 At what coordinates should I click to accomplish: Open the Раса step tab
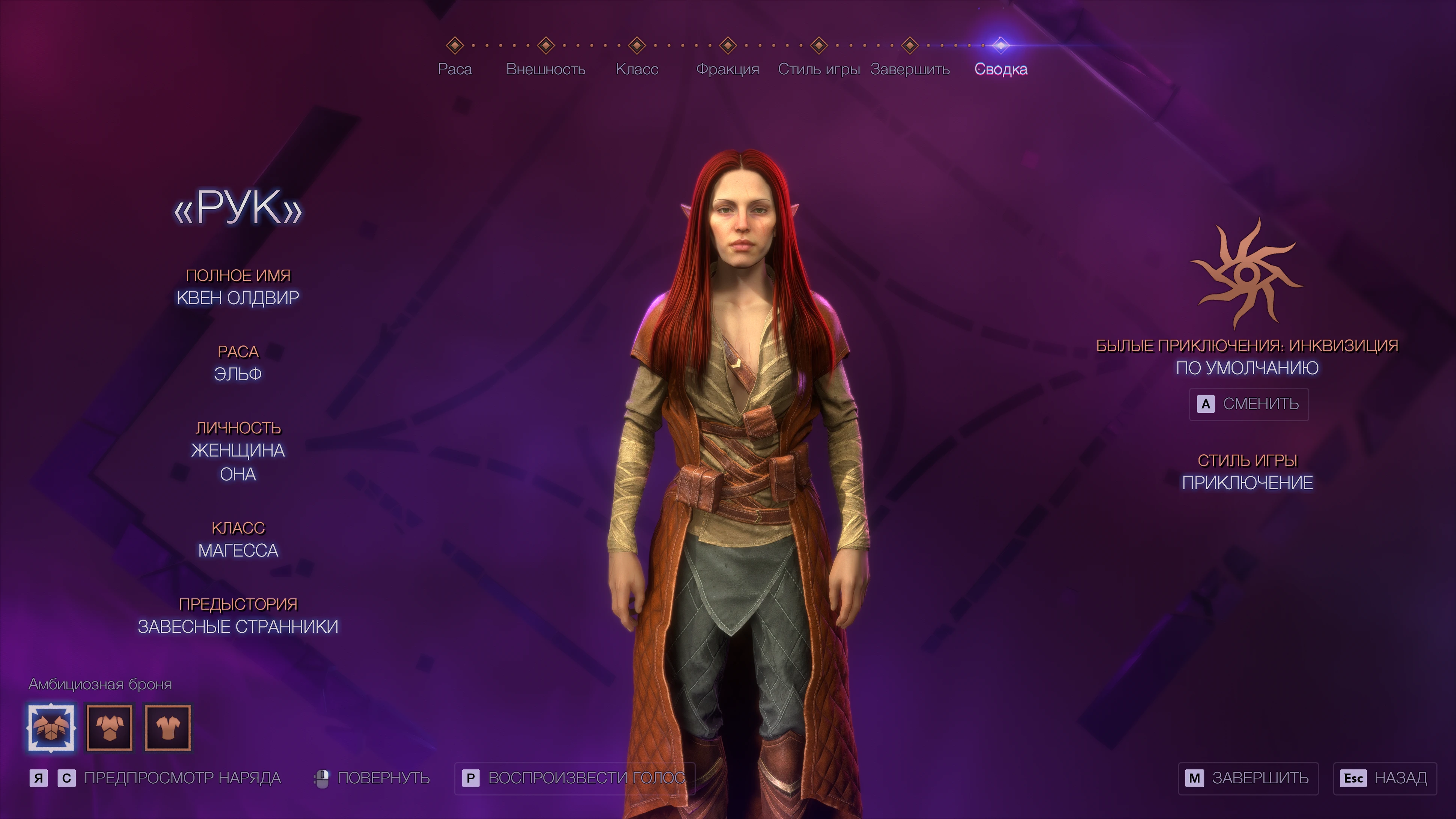[454, 69]
